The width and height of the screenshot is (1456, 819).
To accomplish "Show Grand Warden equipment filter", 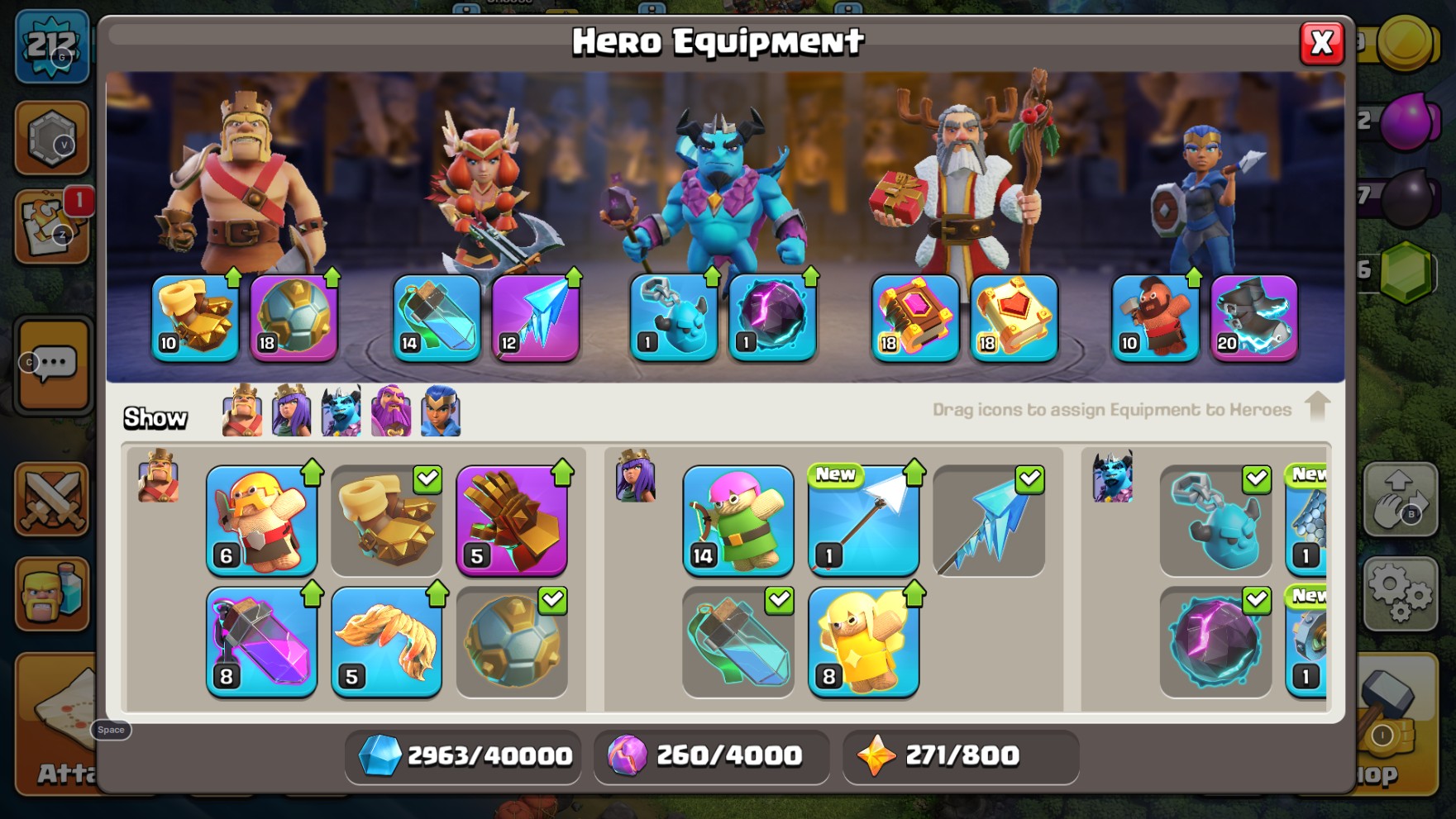I will tap(391, 411).
